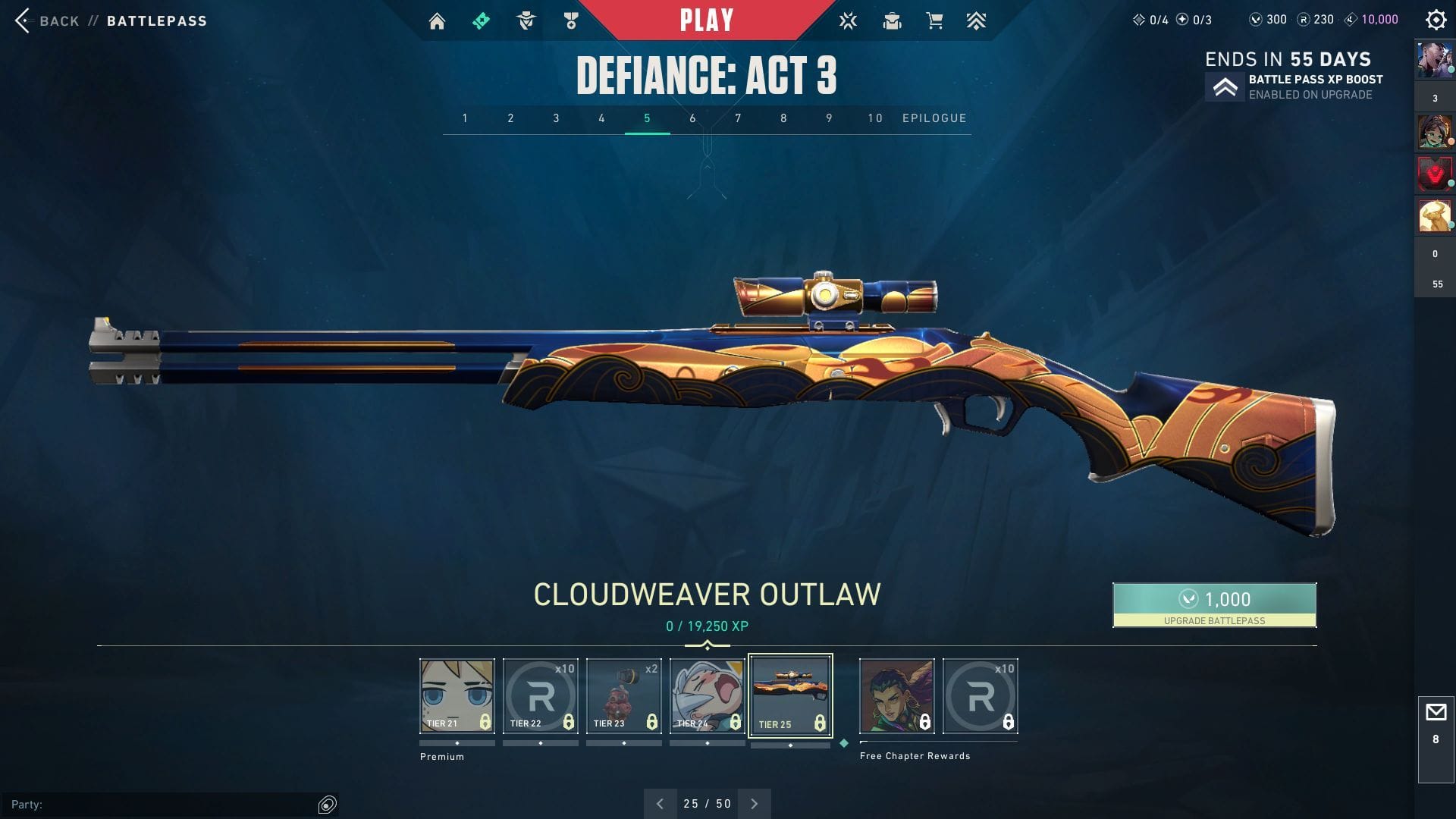Upgrade Battlepass for 1,000 points
1456x819 pixels.
pos(1214,604)
